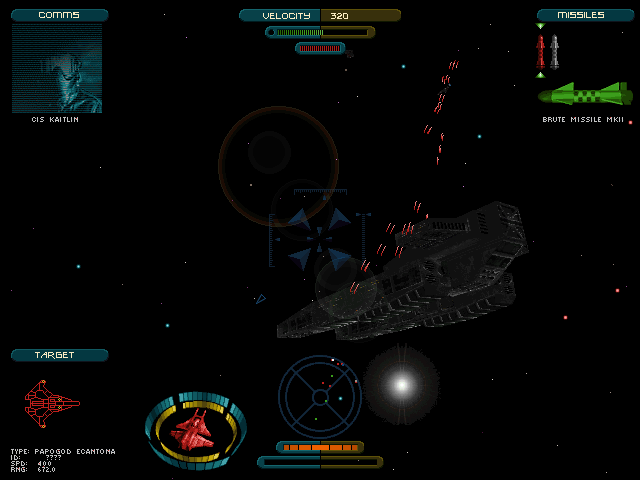640x480 pixels.
Task: Select the Target panel header
Action: (59, 355)
